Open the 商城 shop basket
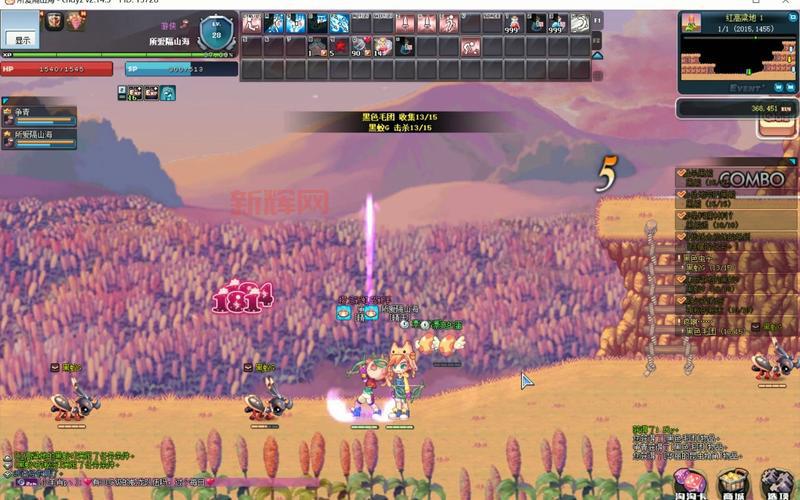This screenshot has width=800, height=500. pos(735,480)
